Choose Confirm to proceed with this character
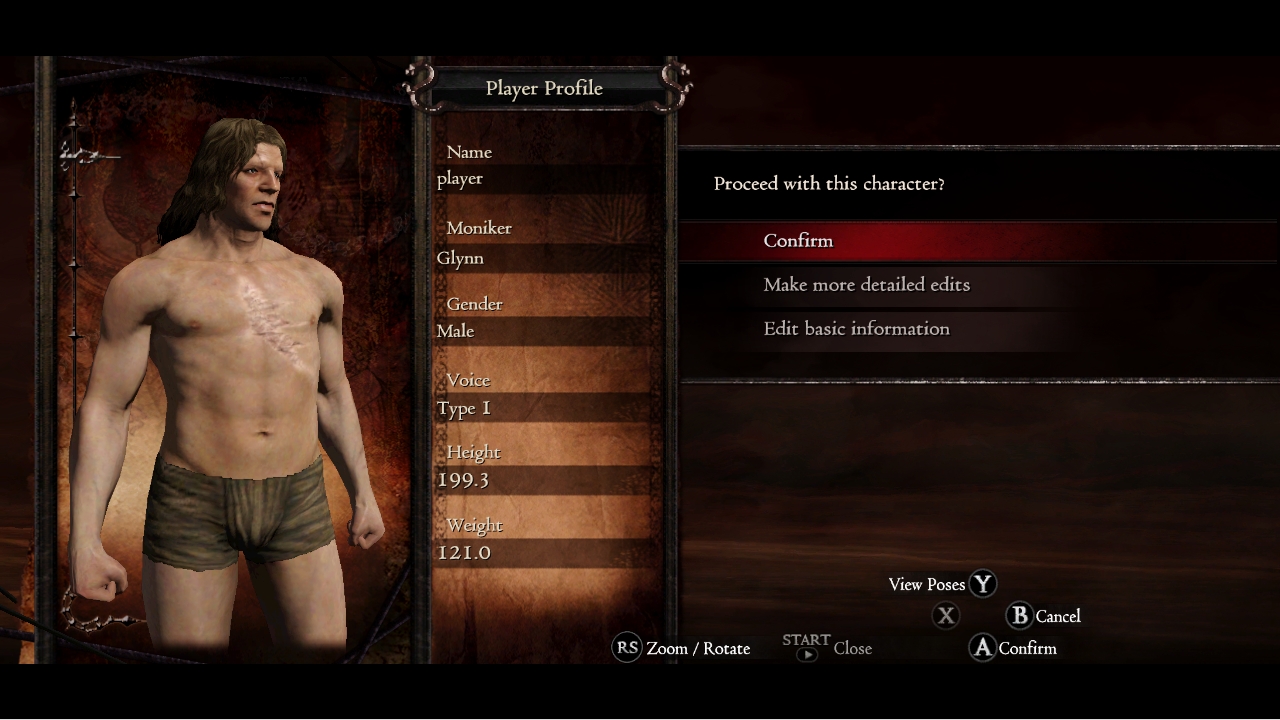 click(798, 241)
